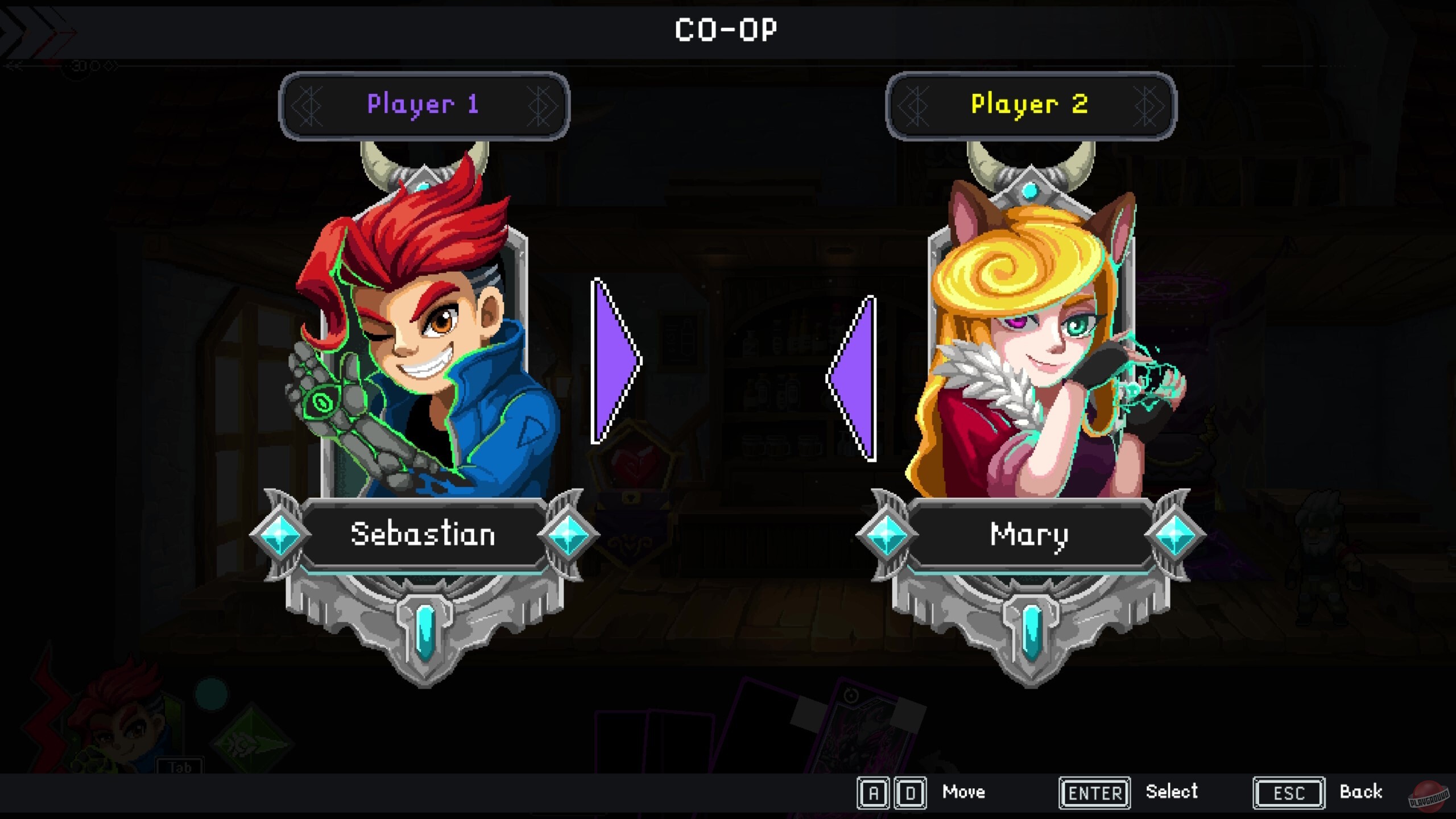Select the Player 2 banner label
1456x819 pixels.
click(x=1031, y=104)
